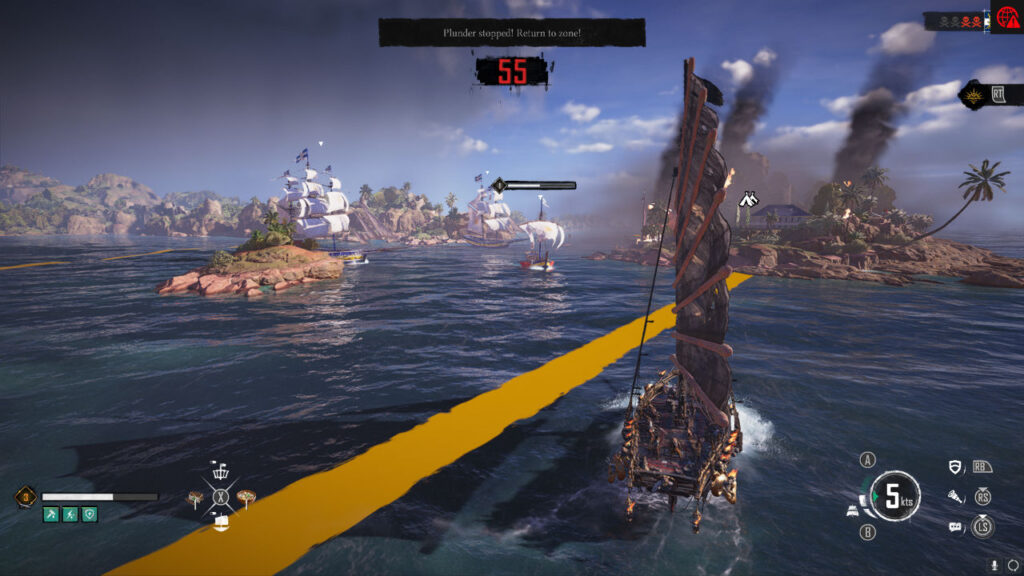Click the circular sync arrows icon
Viewport: 1024px width, 576px height.
(x=1013, y=564)
